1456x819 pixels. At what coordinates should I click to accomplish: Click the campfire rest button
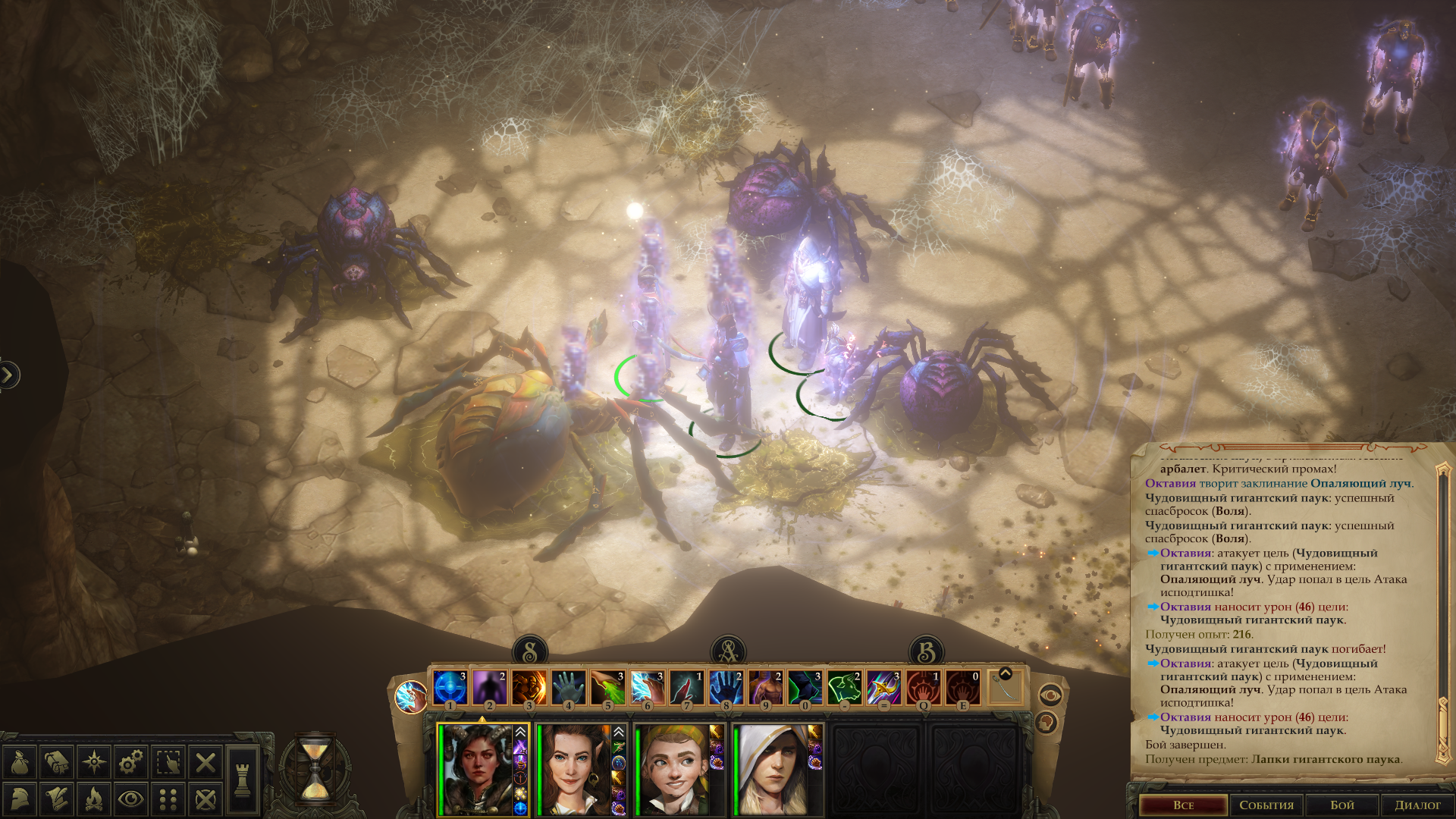coord(94,799)
